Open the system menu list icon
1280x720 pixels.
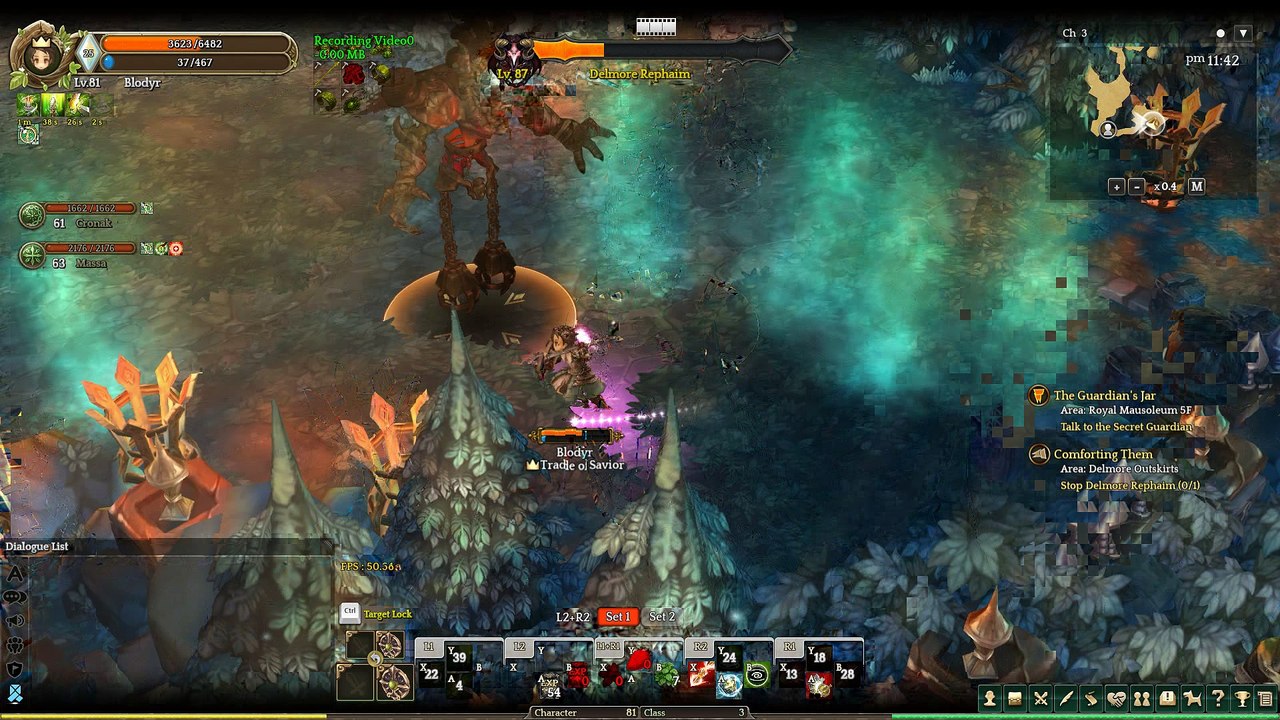(1266, 699)
